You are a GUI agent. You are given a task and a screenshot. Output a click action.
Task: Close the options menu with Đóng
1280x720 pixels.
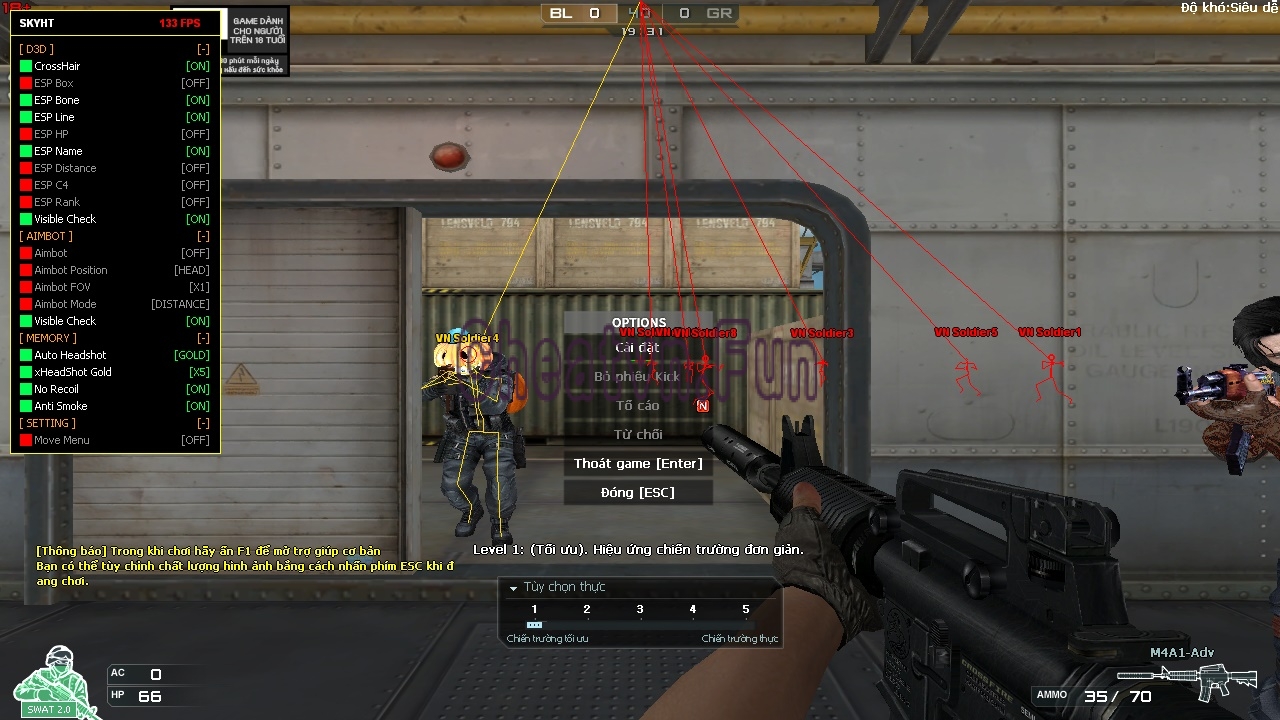[x=638, y=493]
